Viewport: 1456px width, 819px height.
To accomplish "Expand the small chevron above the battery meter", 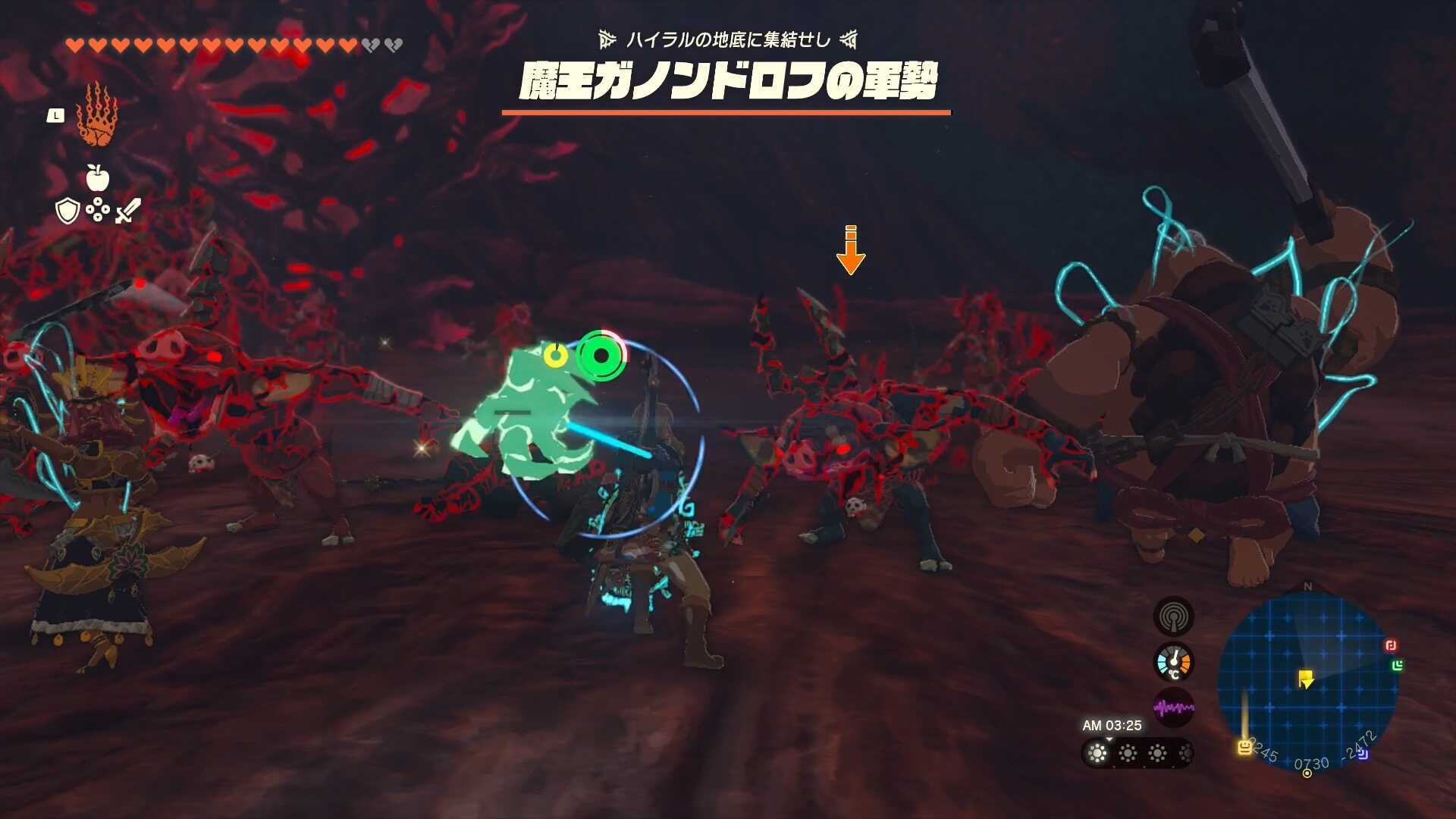I will [1109, 740].
